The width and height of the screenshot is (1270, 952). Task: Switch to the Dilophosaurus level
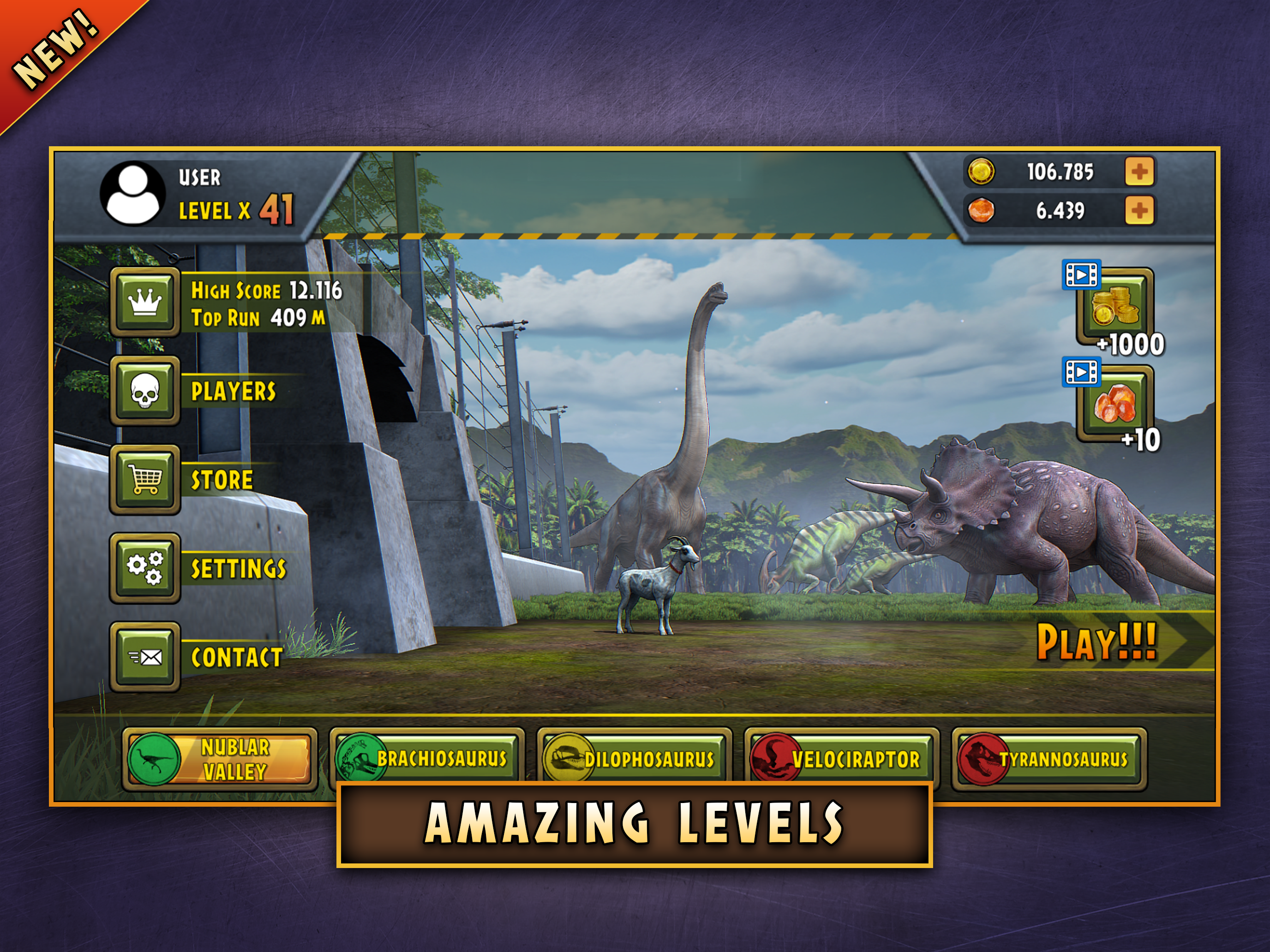click(635, 759)
